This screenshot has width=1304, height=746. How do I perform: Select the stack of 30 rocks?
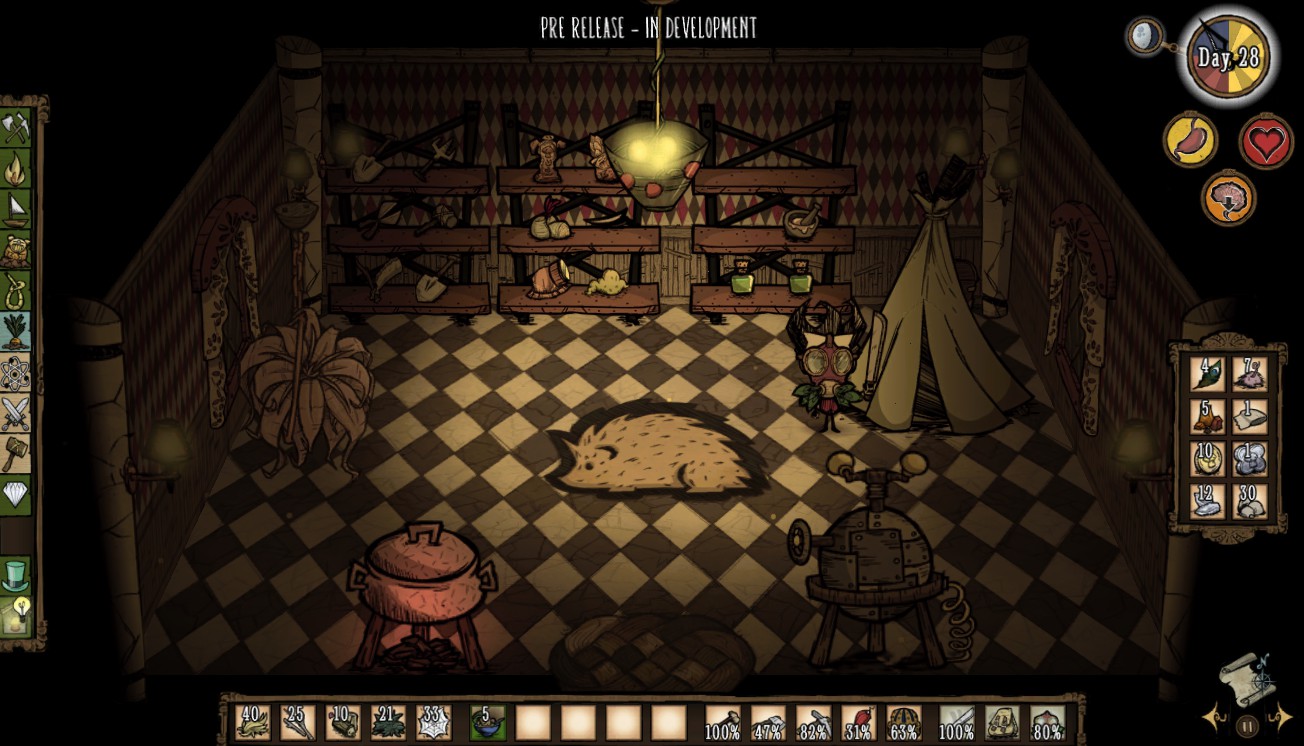(1249, 500)
